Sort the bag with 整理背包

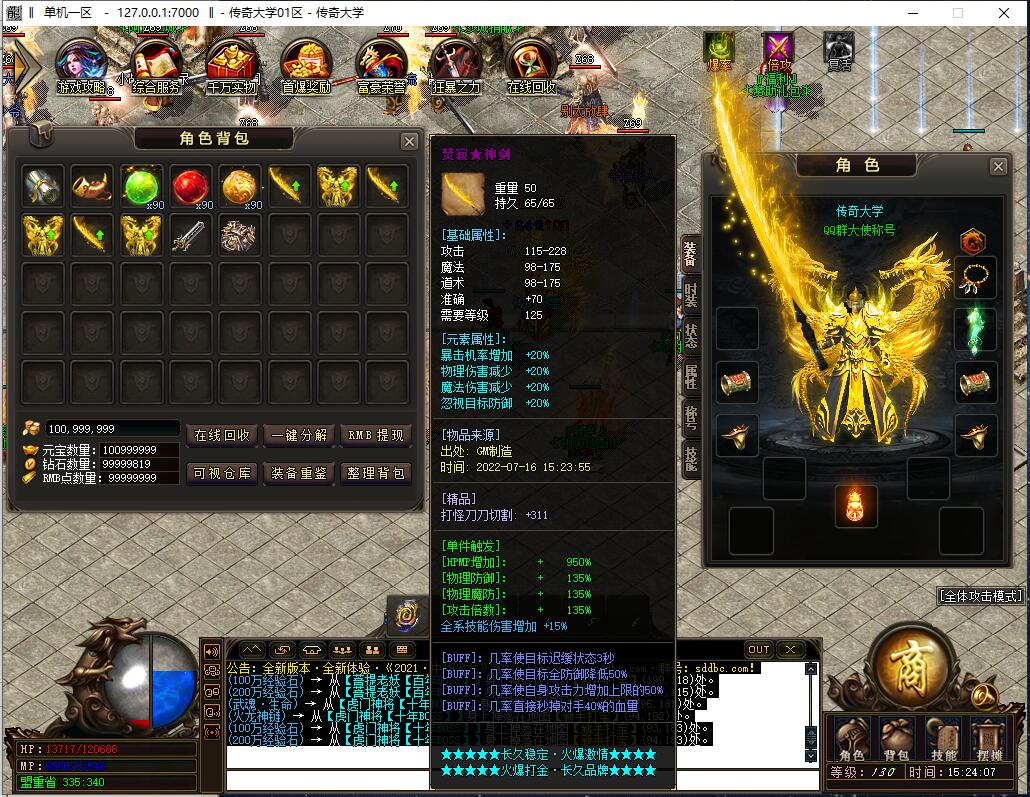pyautogui.click(x=375, y=473)
